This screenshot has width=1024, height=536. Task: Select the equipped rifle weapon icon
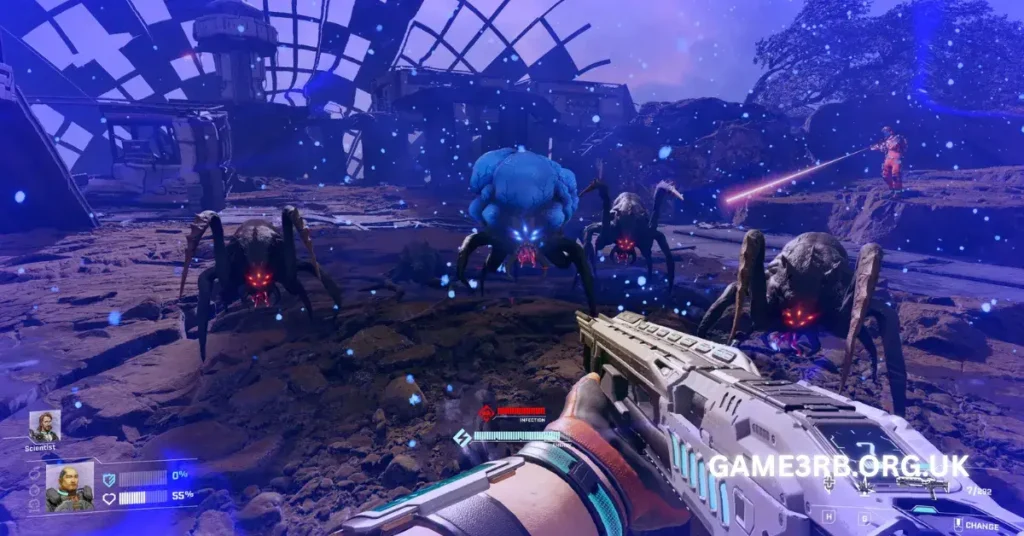921,484
